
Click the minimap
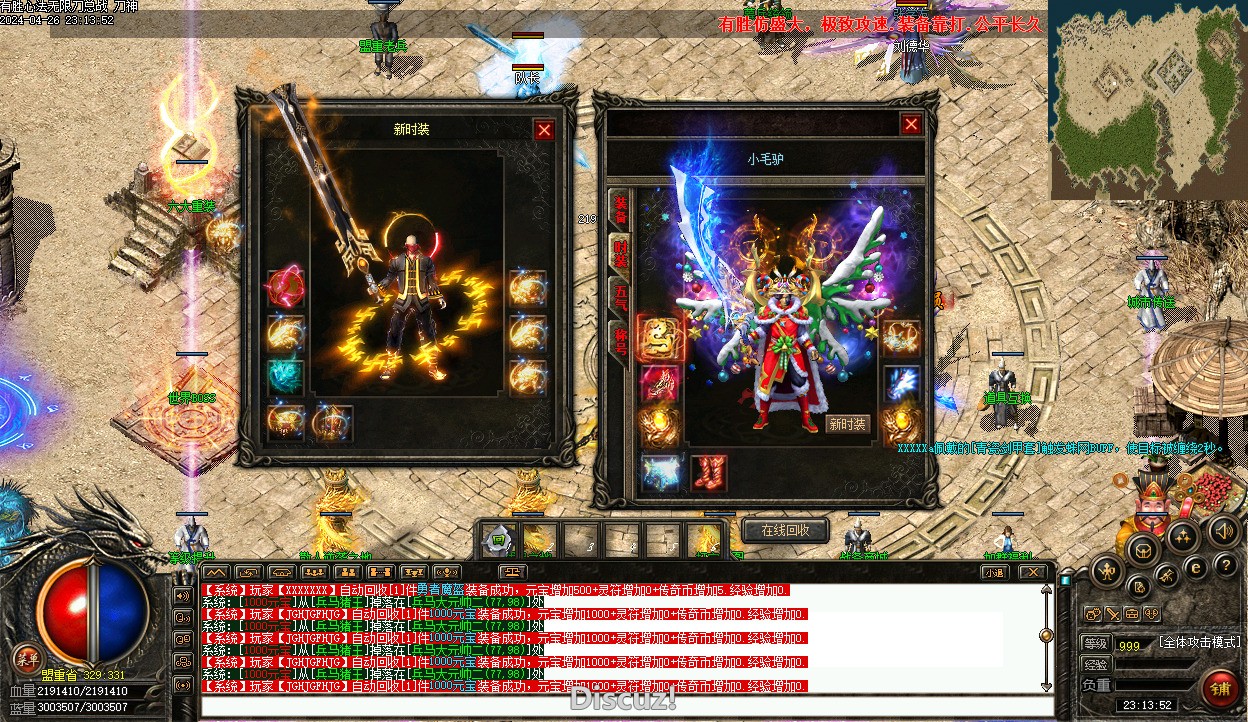(x=1147, y=100)
